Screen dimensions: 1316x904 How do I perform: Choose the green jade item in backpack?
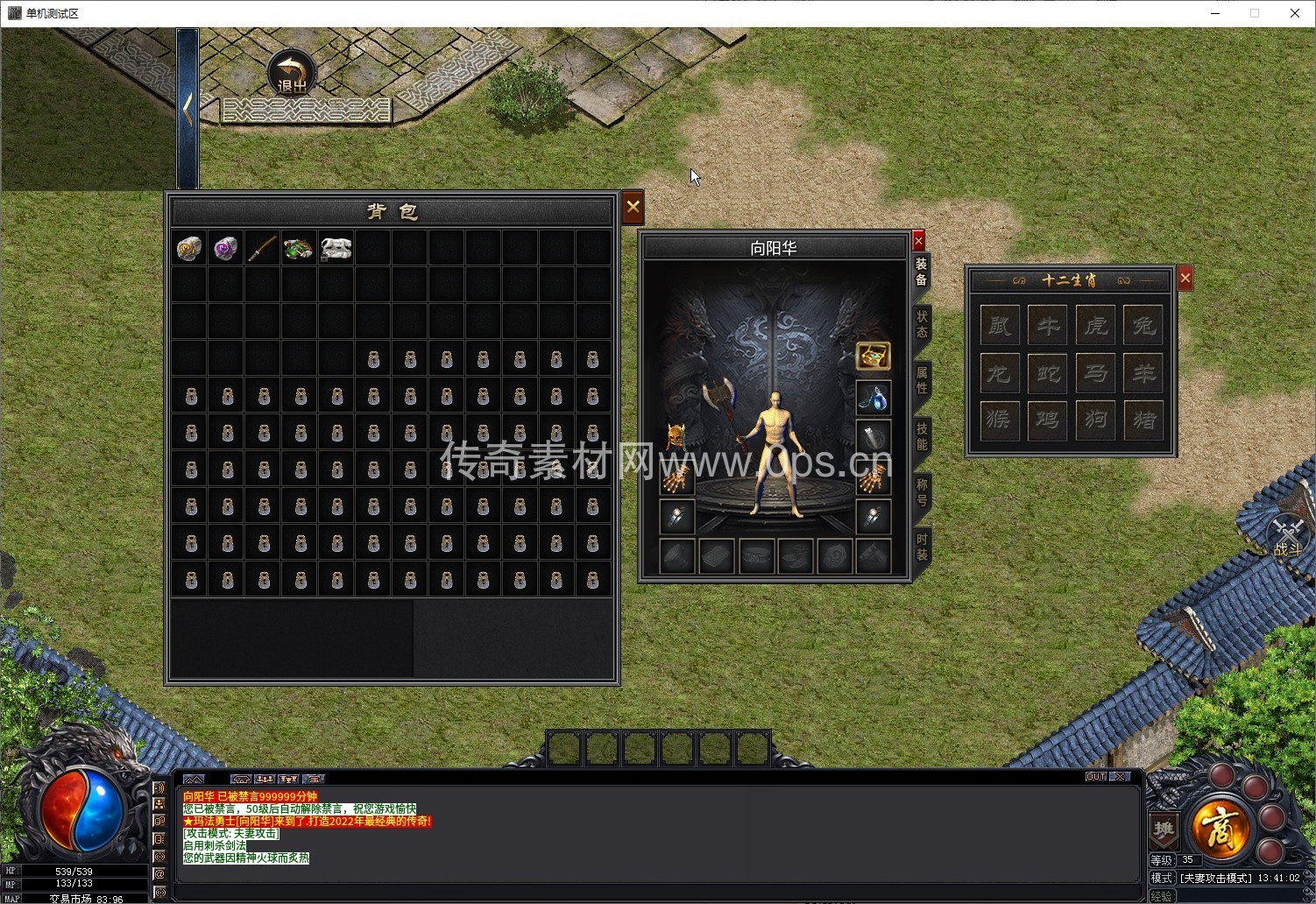(x=299, y=249)
